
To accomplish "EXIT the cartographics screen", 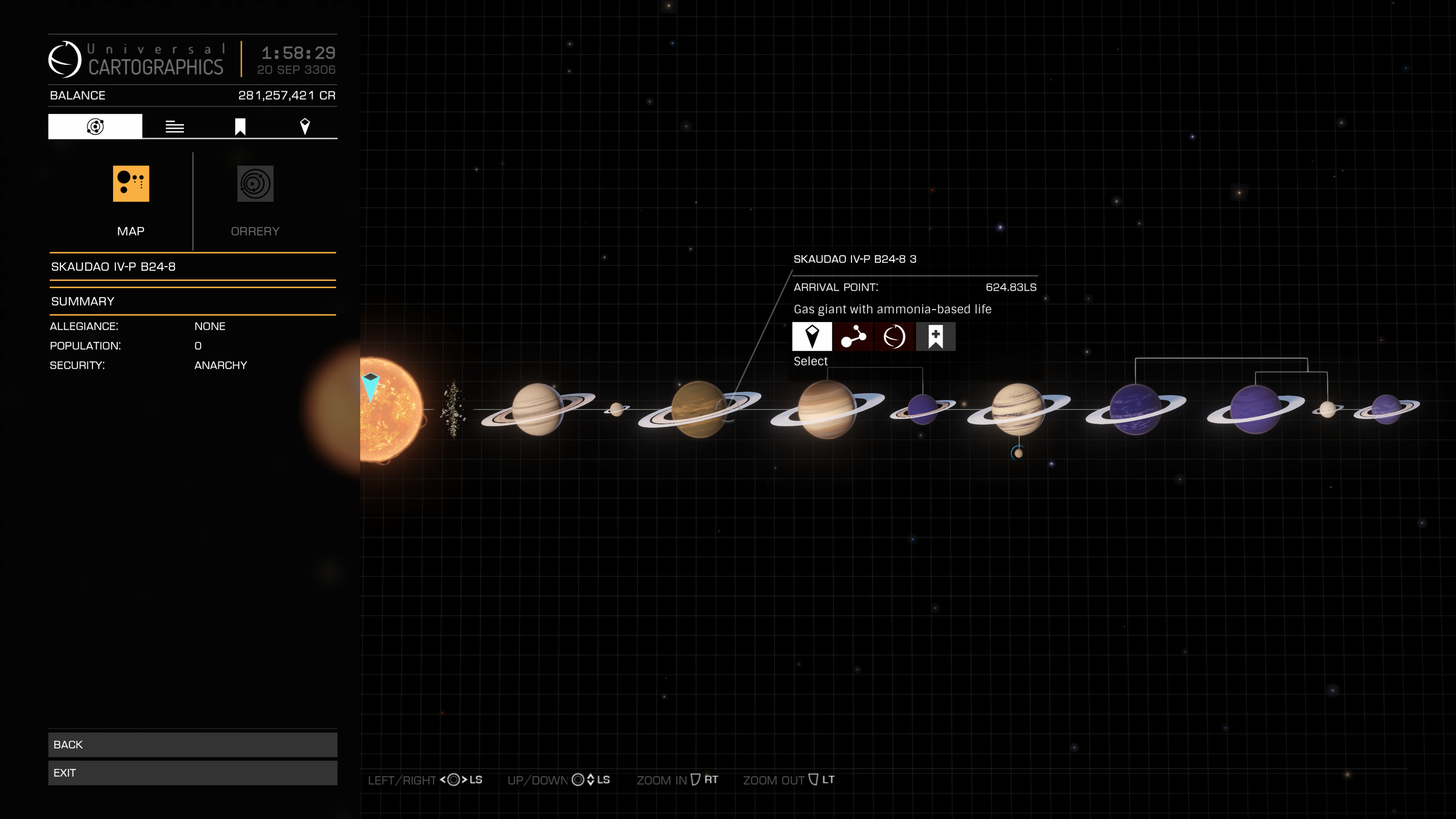I will click(x=192, y=773).
